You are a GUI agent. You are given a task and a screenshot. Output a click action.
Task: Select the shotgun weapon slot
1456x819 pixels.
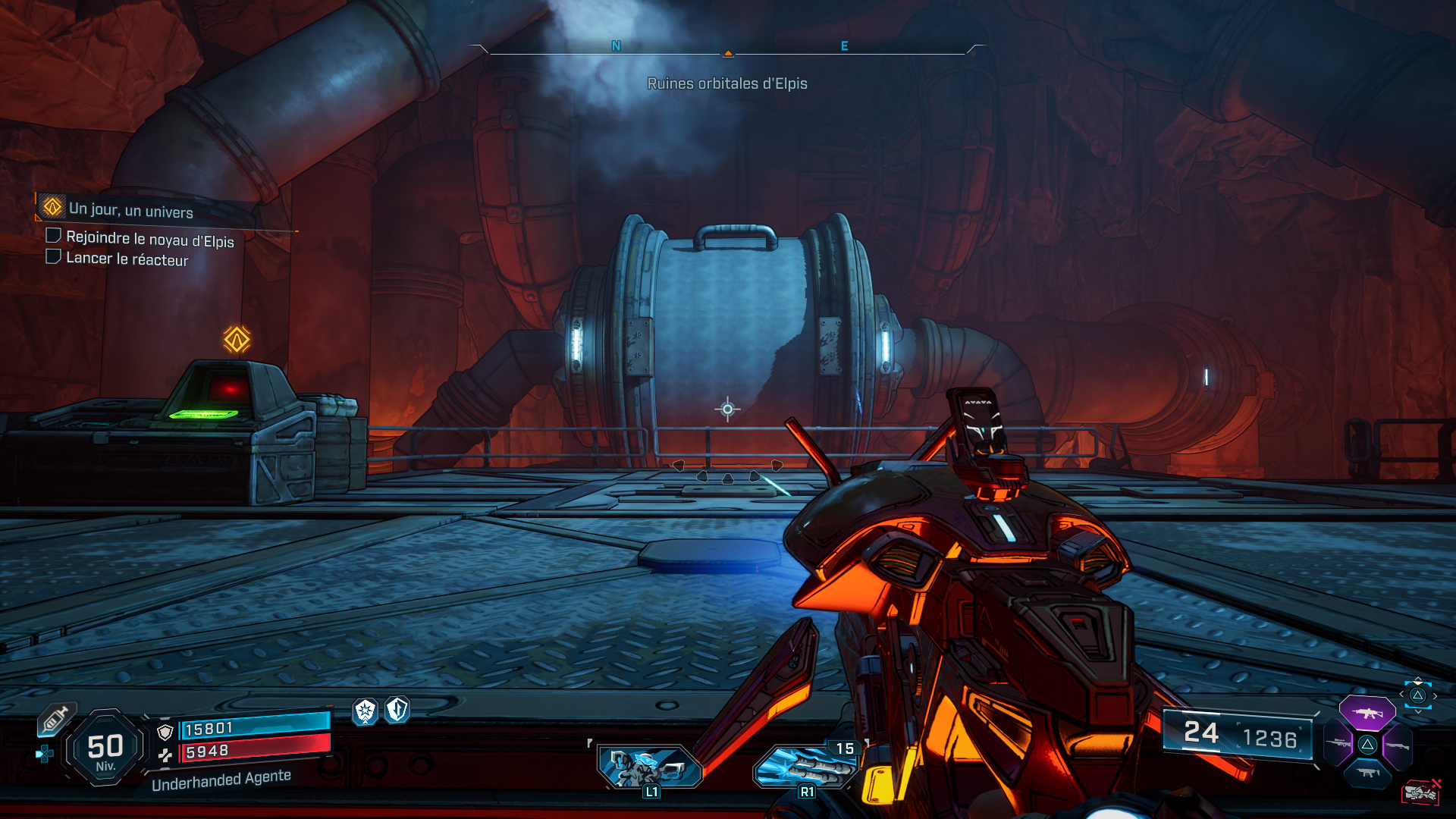[1397, 745]
